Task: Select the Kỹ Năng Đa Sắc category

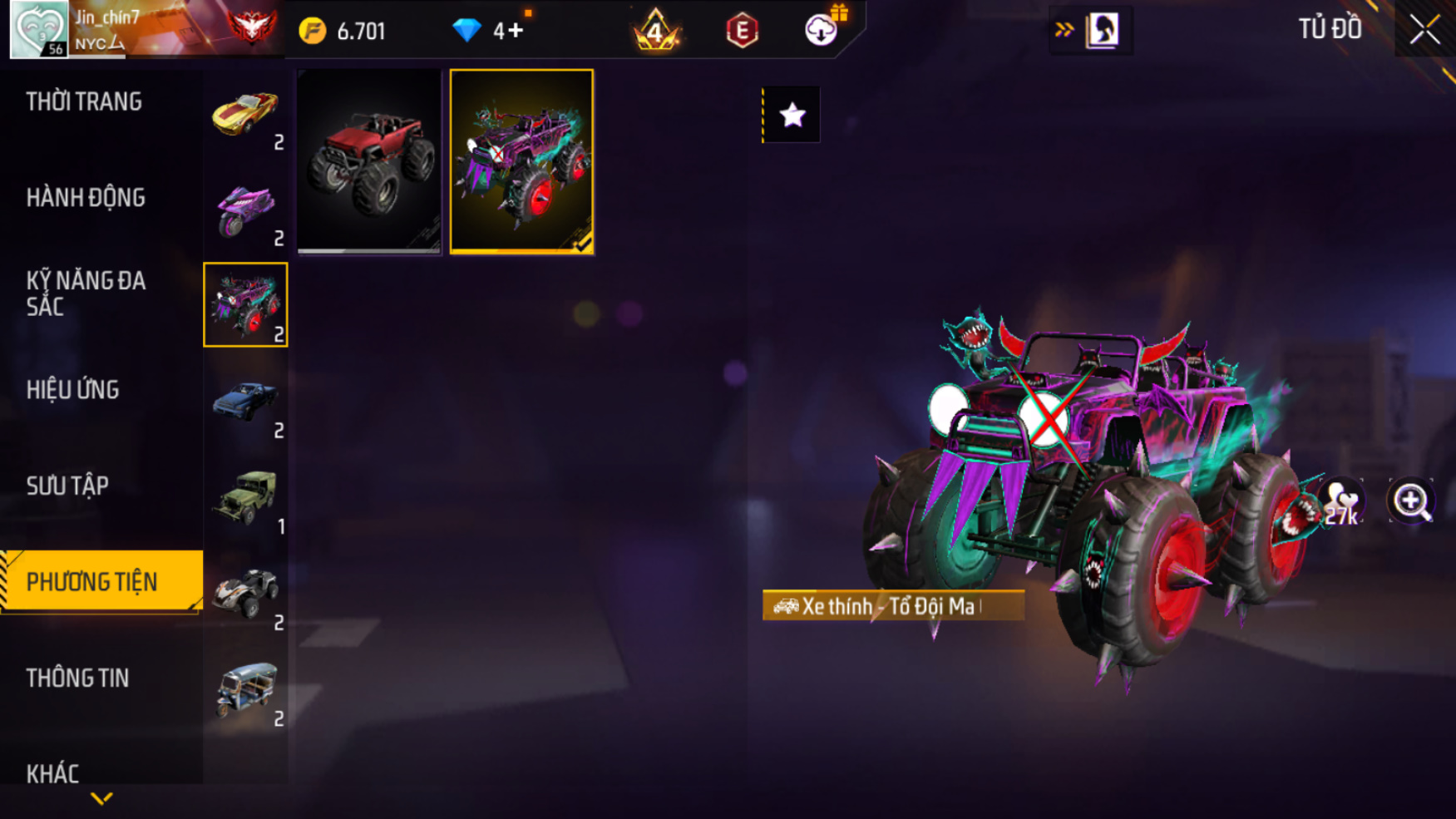Action: [x=86, y=294]
